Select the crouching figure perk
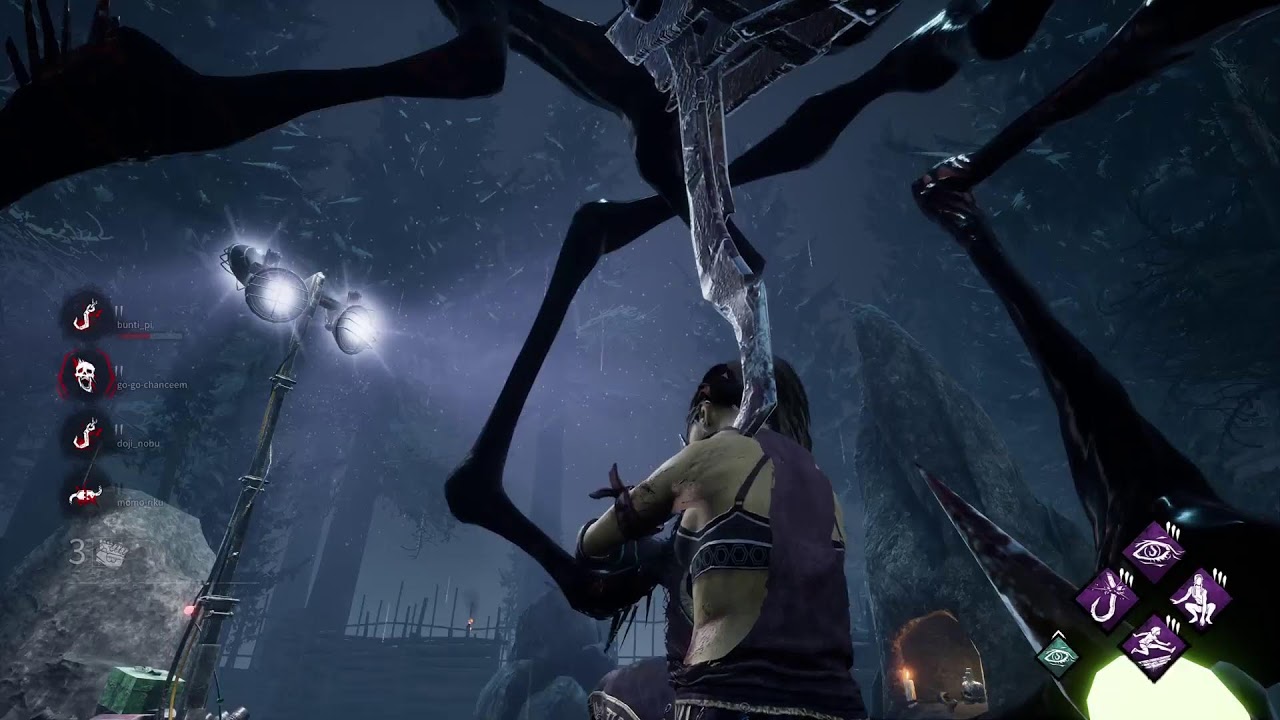This screenshot has width=1280, height=720. [x=1199, y=598]
